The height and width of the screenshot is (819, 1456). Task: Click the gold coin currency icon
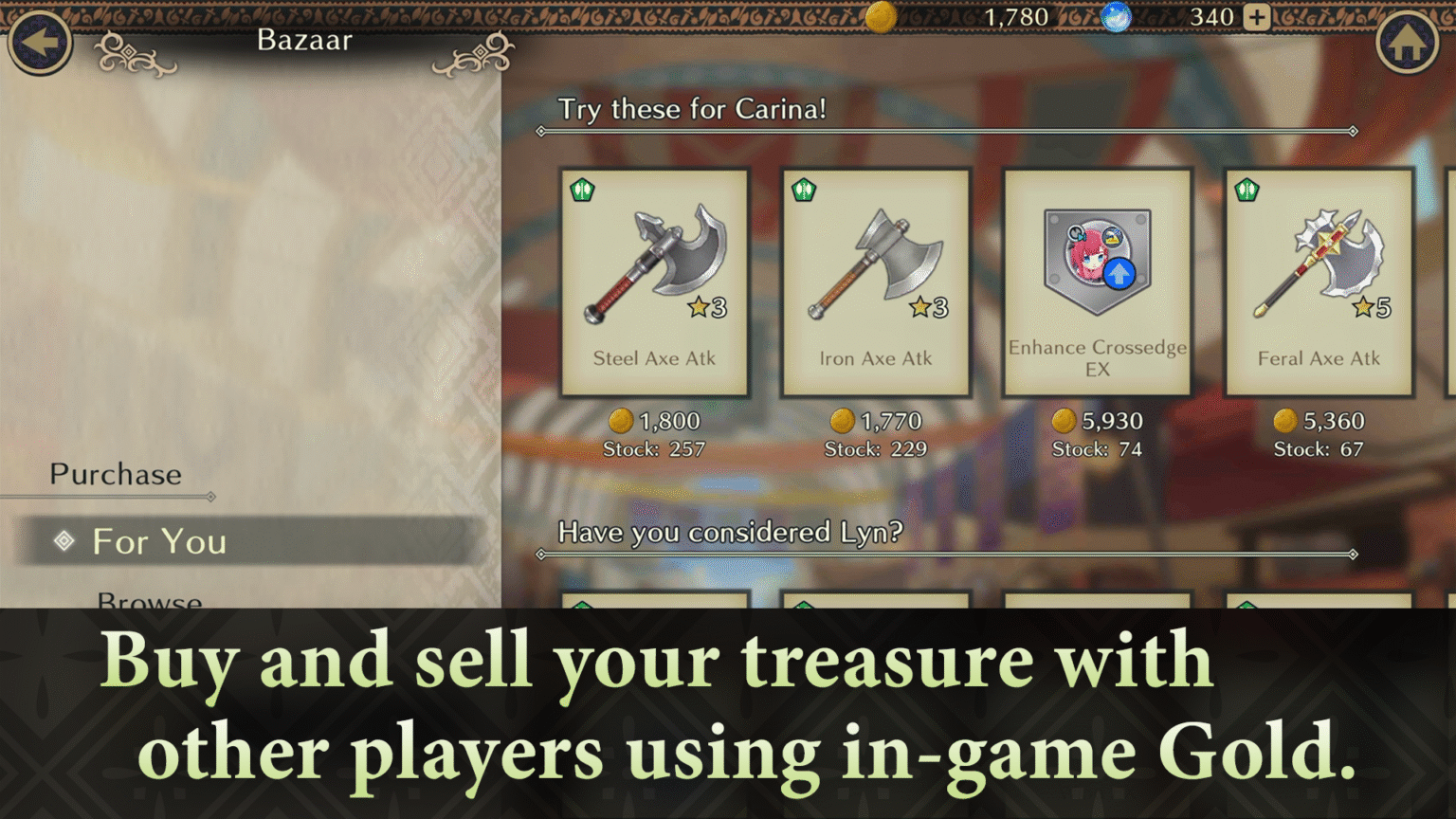click(880, 19)
